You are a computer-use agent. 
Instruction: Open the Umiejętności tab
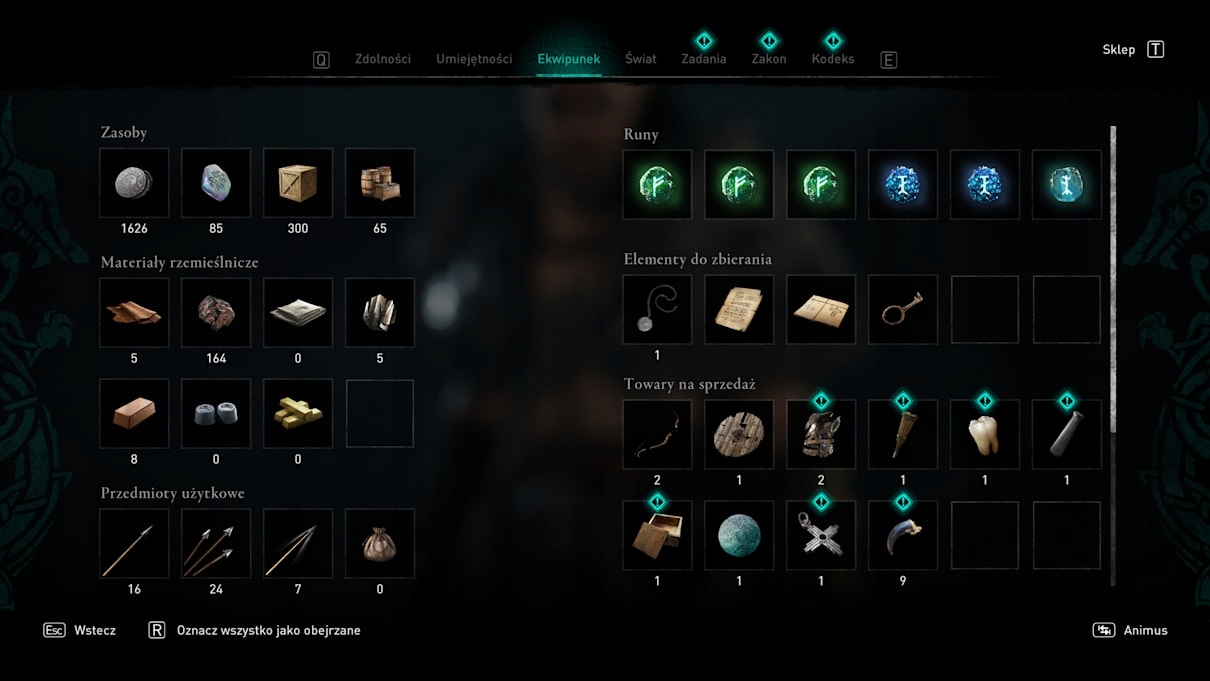[x=474, y=59]
